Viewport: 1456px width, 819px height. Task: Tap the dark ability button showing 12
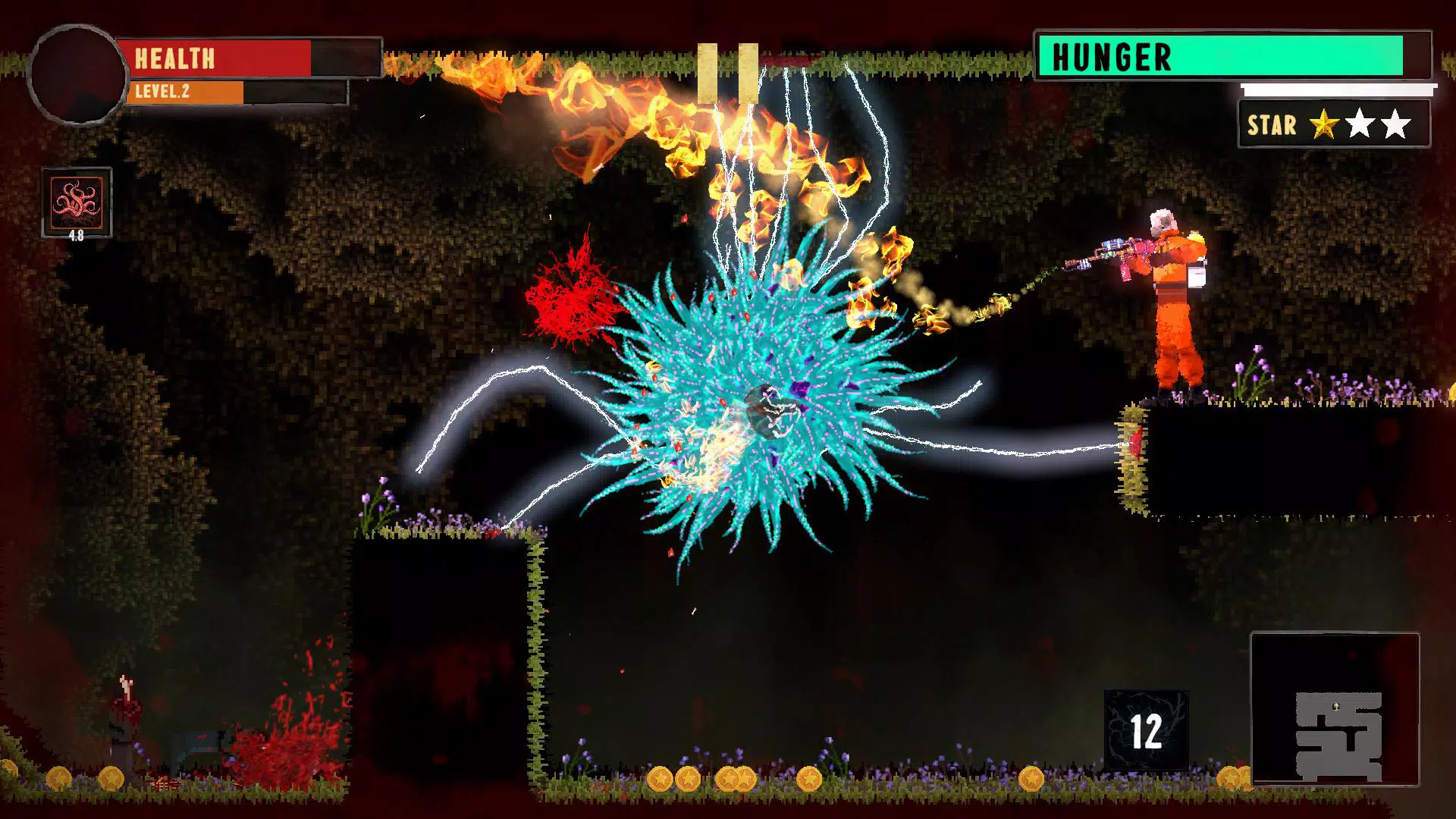[1146, 730]
